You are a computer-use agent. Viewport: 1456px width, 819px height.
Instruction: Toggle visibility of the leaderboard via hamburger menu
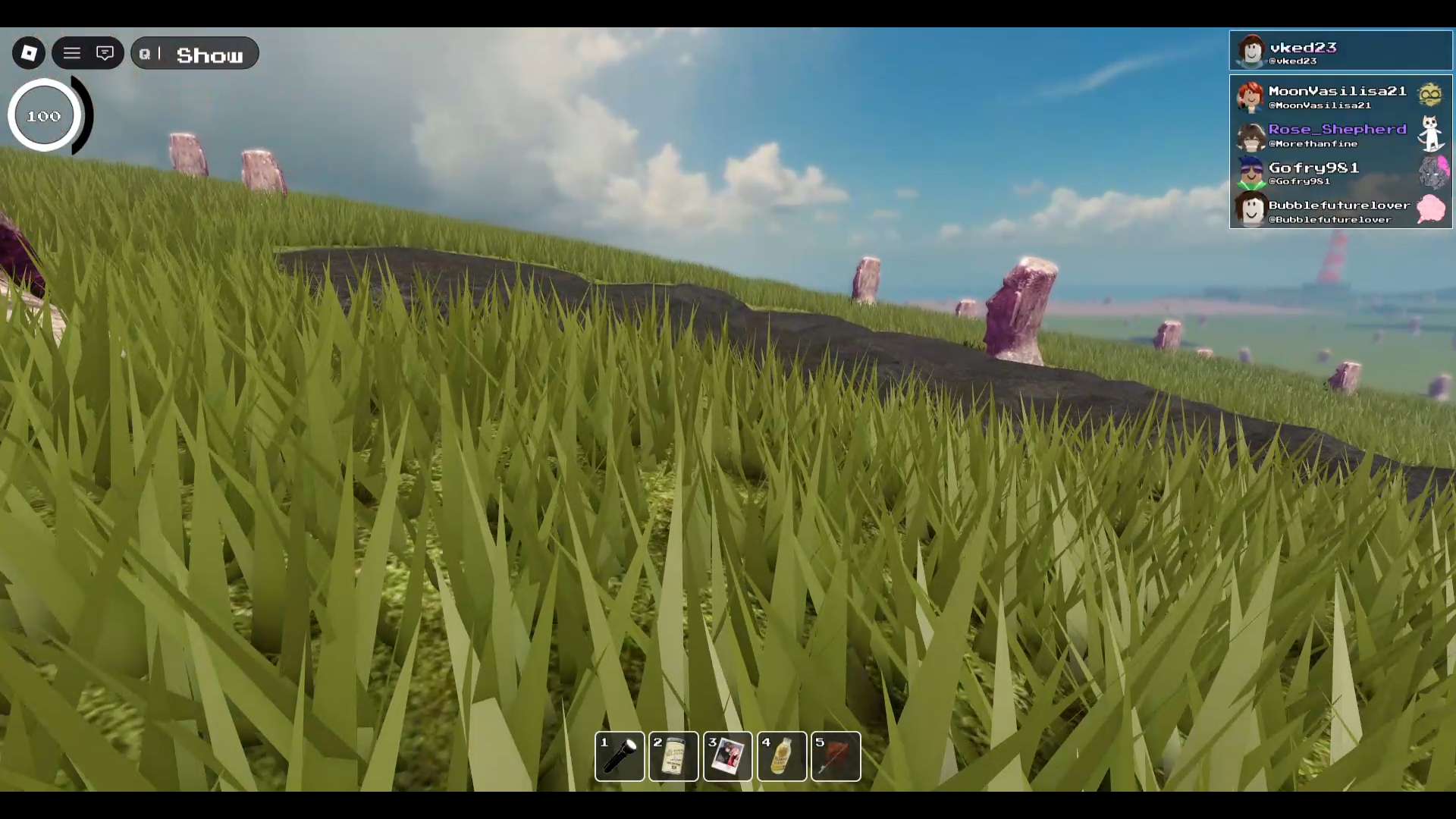[x=72, y=53]
